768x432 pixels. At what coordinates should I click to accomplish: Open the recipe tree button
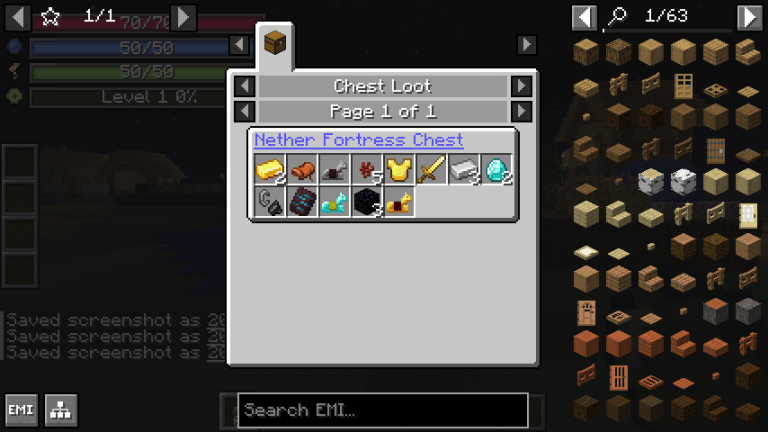(61, 410)
